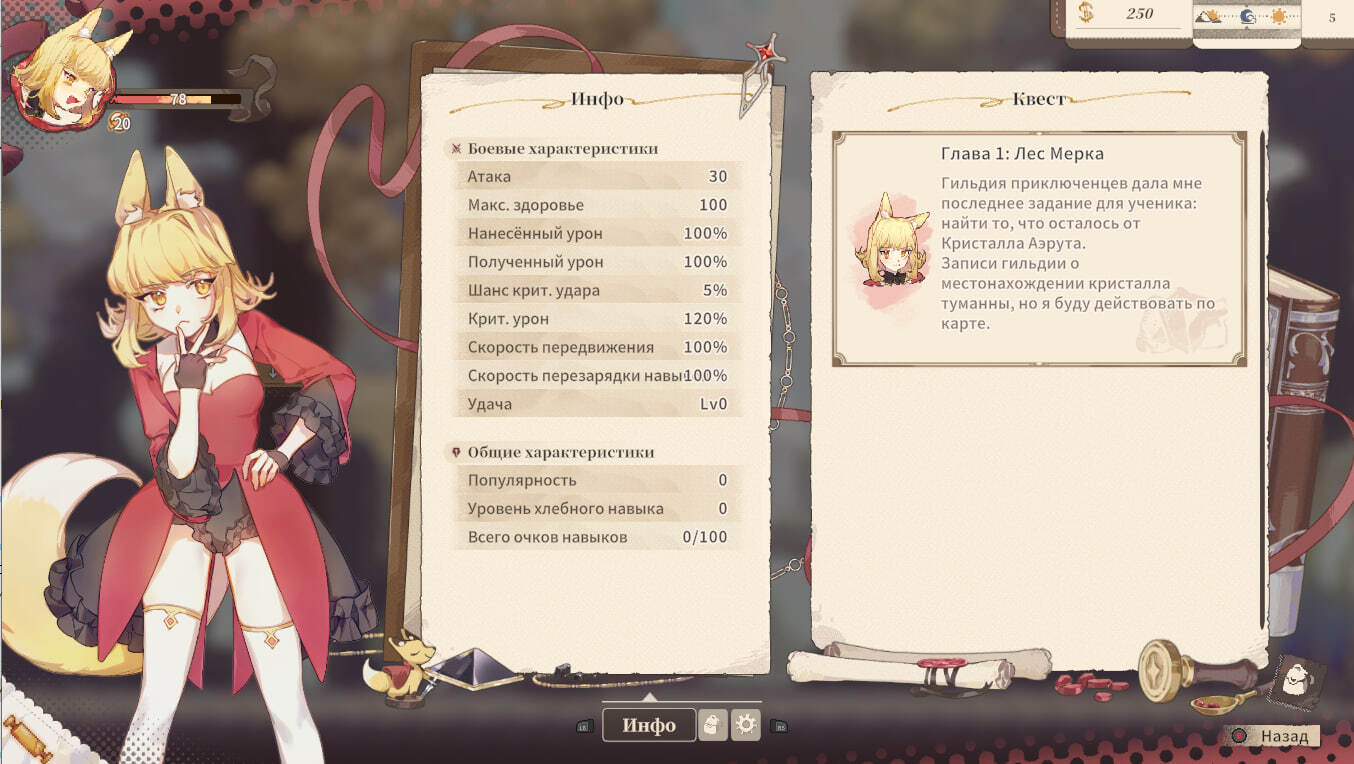1354x764 pixels.
Task: Switch to the backpack inventory tab
Action: point(712,725)
